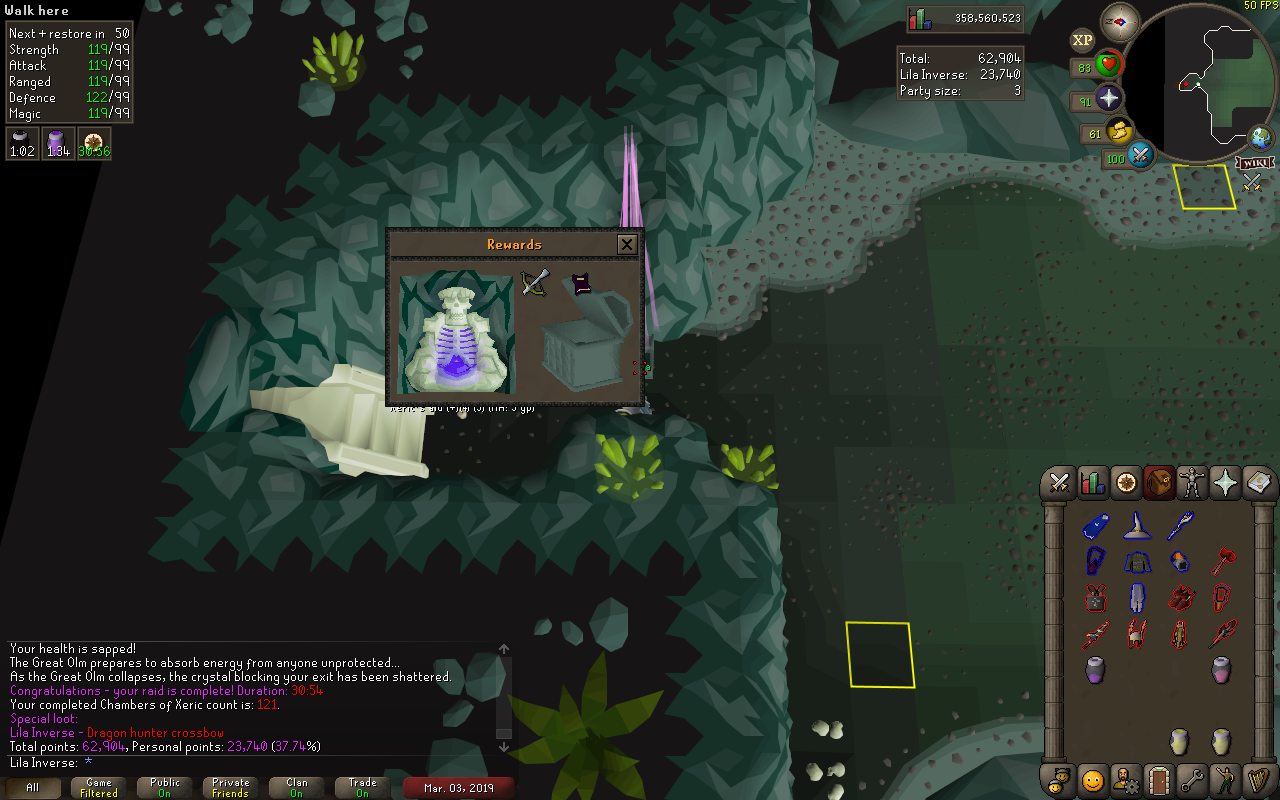The width and height of the screenshot is (1280, 800).
Task: Switch chat to the Game filter tab
Action: coord(99,787)
